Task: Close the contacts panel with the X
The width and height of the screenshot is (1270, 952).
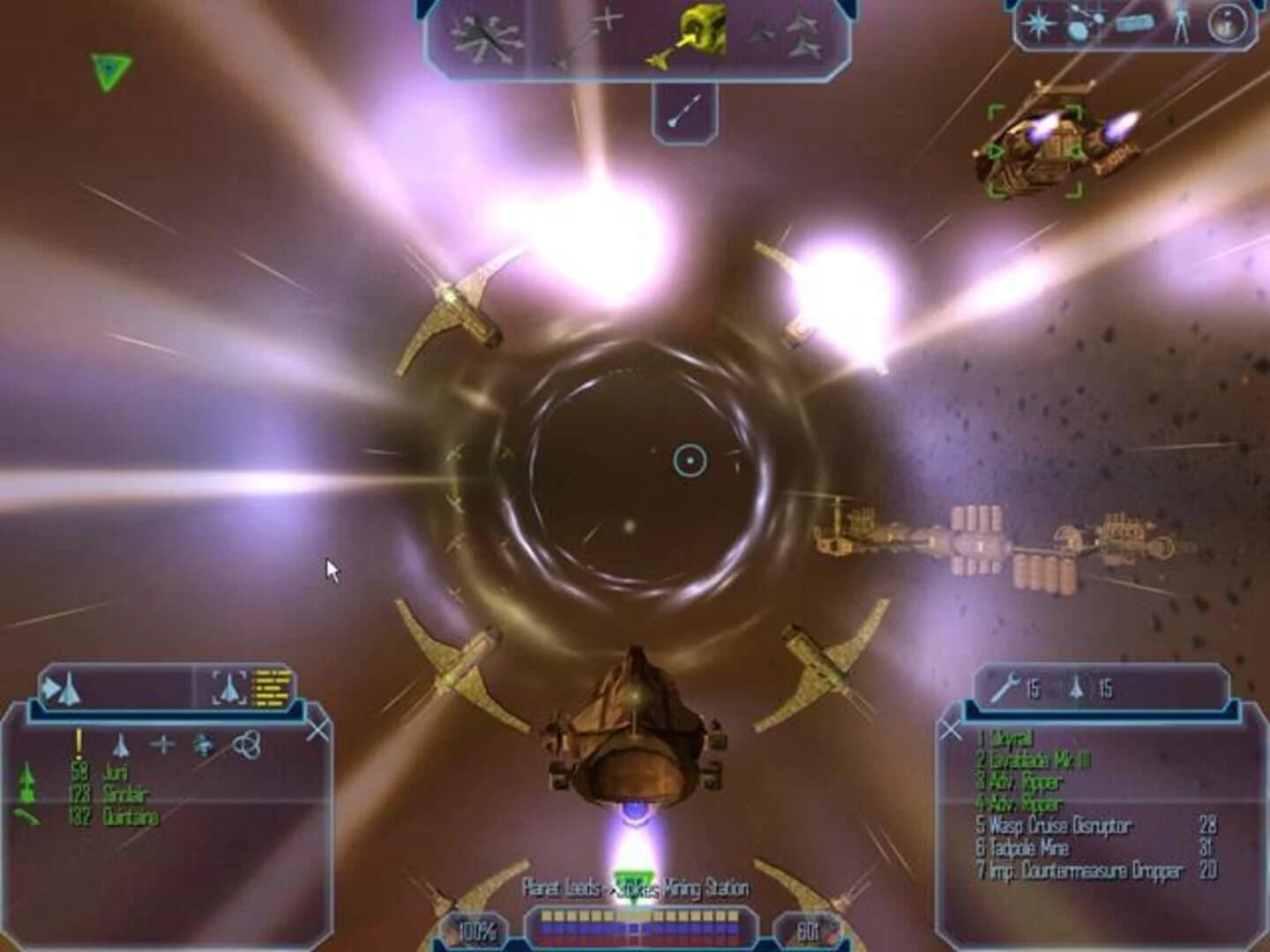Action: point(319,730)
